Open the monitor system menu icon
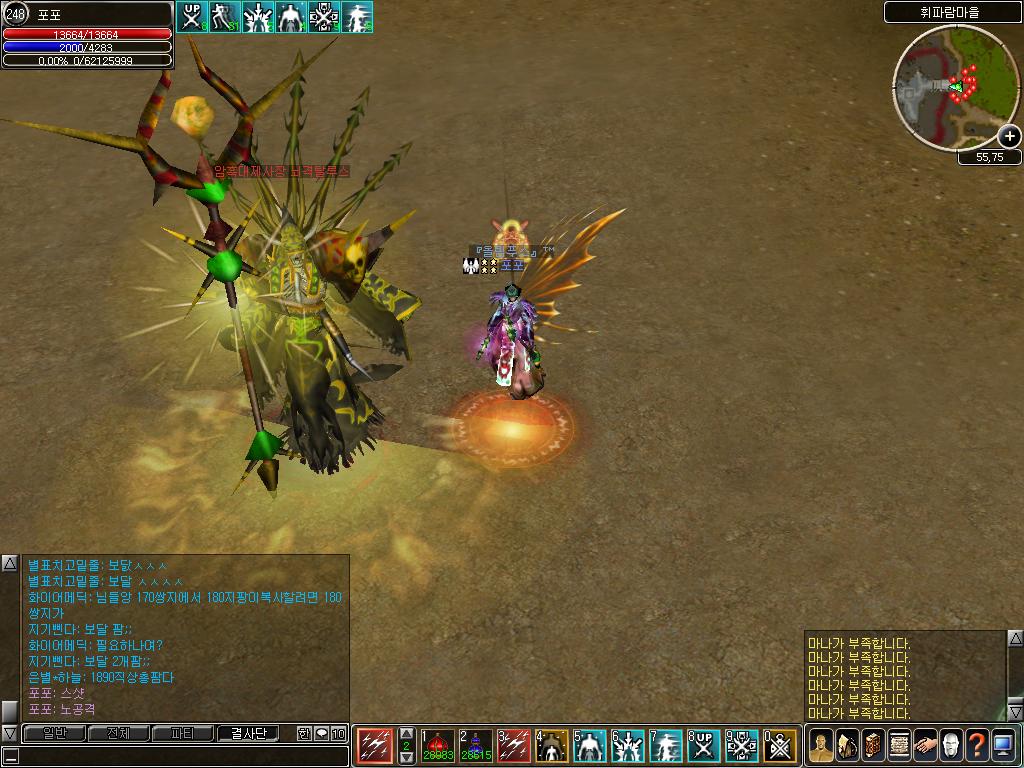The height and width of the screenshot is (768, 1024). click(1003, 746)
